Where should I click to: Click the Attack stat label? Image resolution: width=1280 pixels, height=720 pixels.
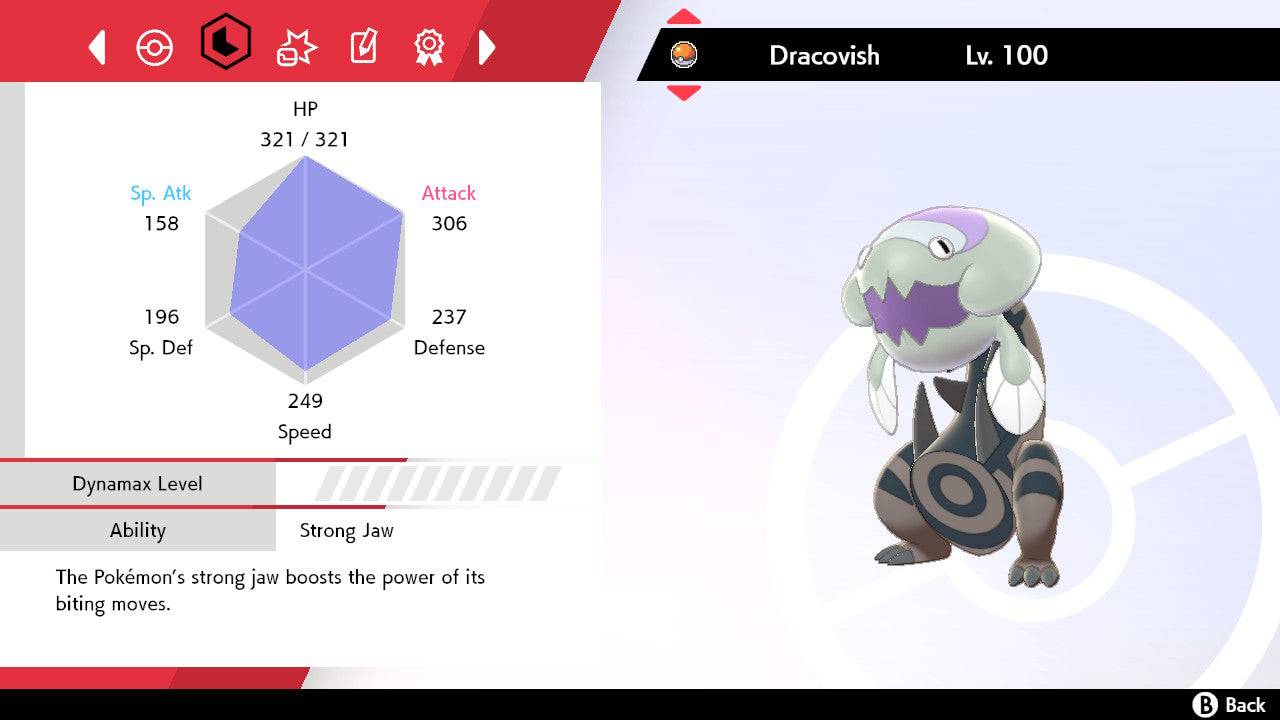coord(448,193)
